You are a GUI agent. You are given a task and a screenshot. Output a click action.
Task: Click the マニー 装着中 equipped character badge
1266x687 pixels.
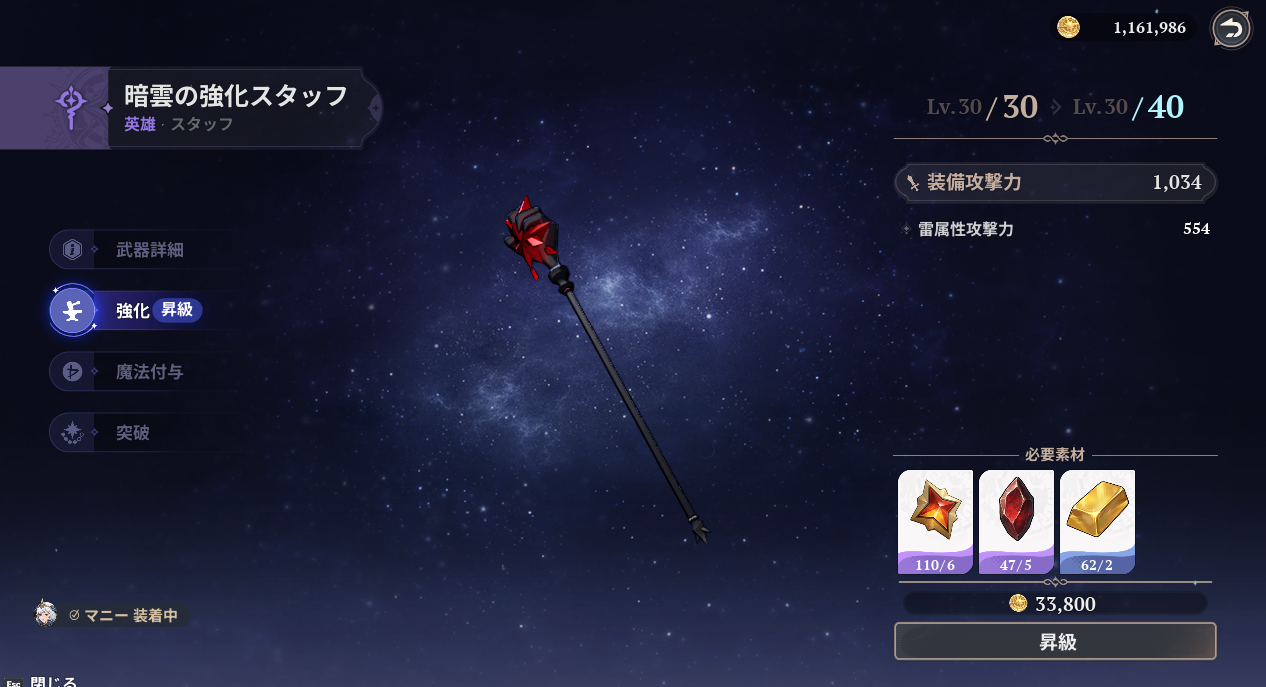(x=112, y=615)
